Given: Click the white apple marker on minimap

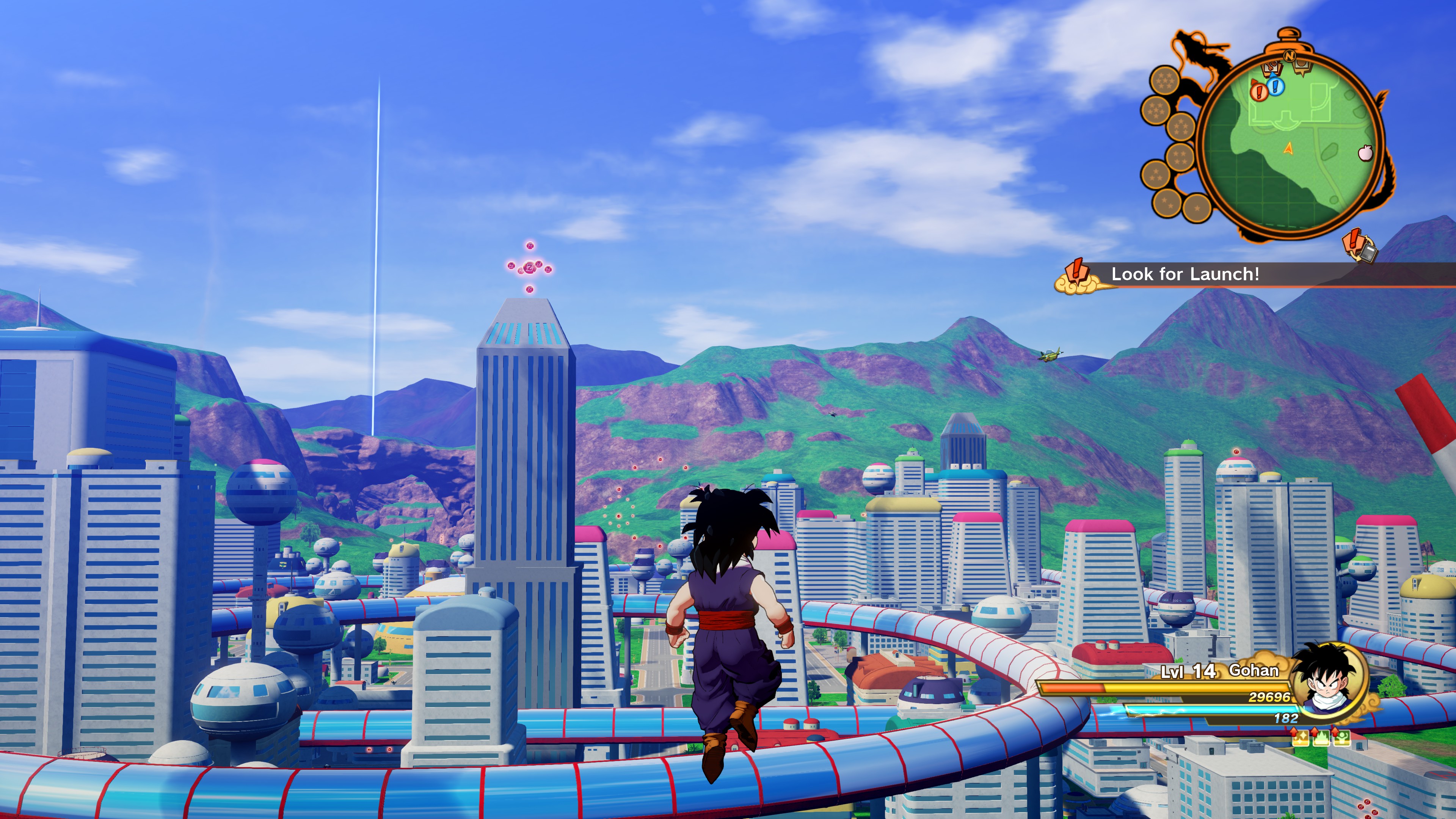Looking at the screenshot, I should point(1365,152).
